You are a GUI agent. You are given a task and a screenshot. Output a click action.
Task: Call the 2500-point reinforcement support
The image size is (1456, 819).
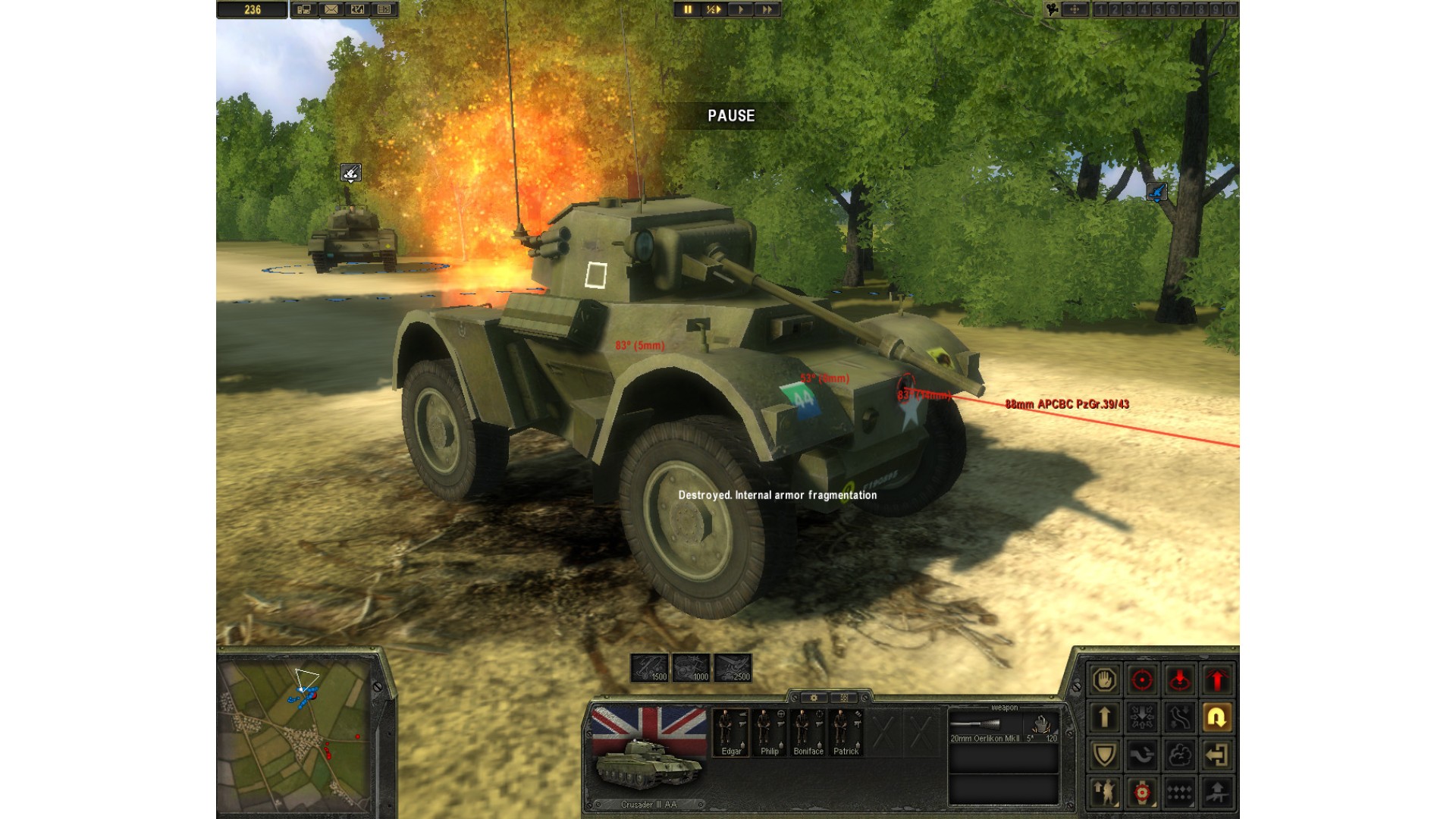pyautogui.click(x=733, y=667)
